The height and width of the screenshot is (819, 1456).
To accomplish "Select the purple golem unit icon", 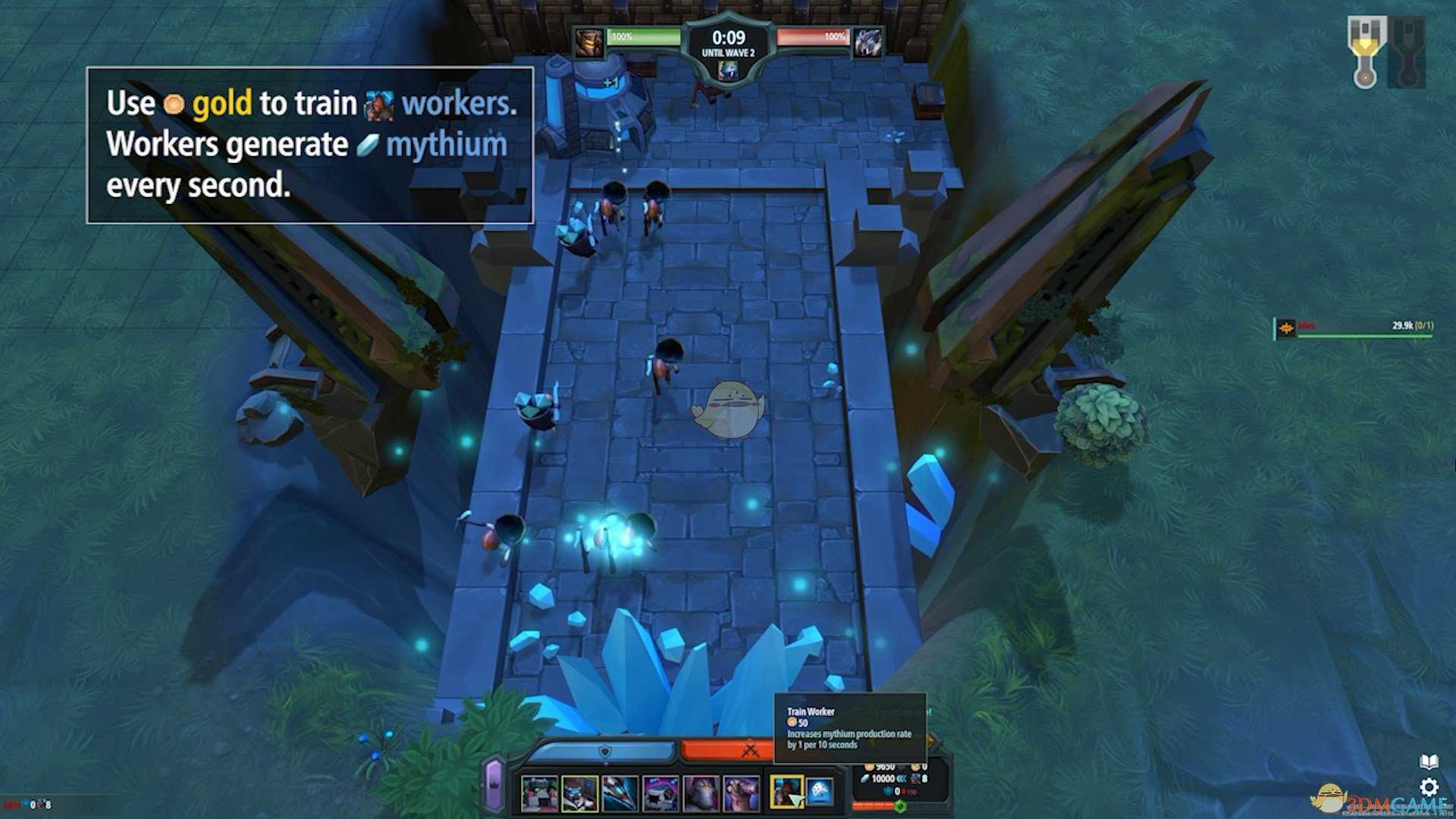I will [x=701, y=793].
